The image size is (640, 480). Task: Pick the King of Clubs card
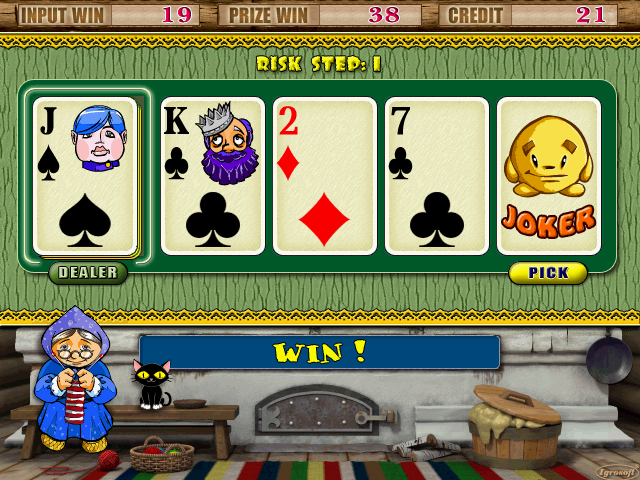pos(212,176)
